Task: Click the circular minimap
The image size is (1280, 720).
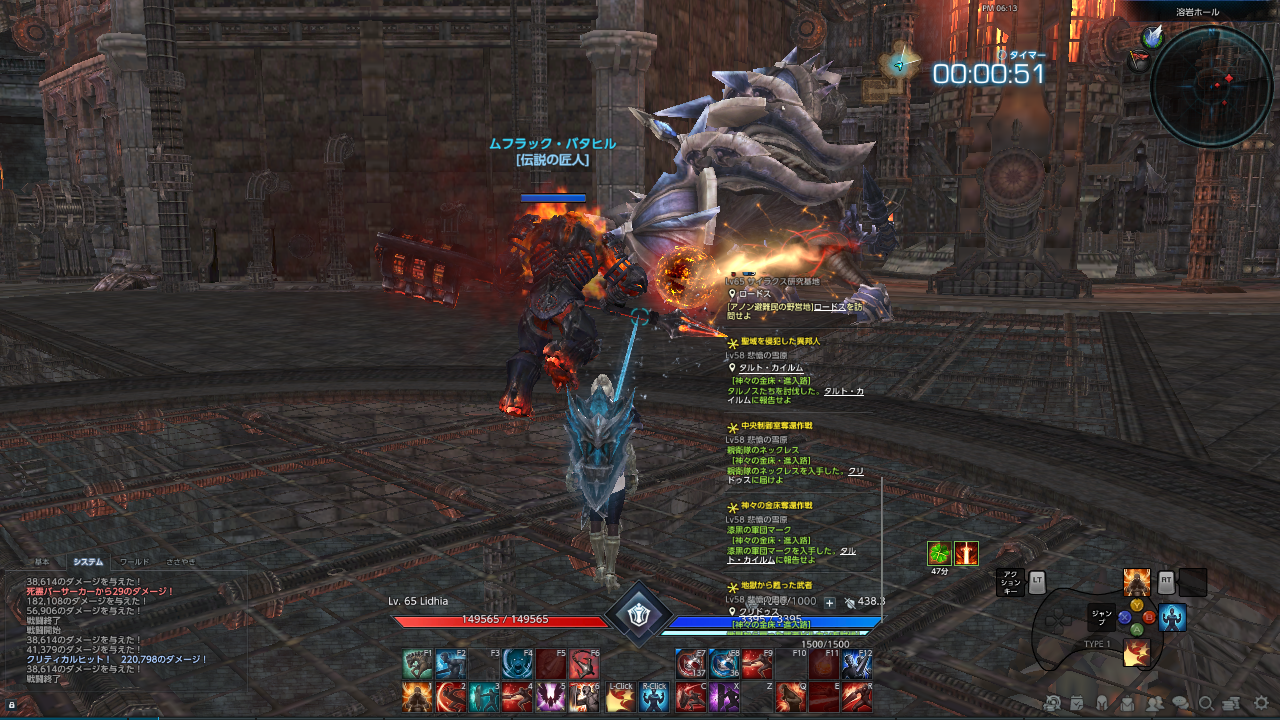Action: click(x=1211, y=87)
